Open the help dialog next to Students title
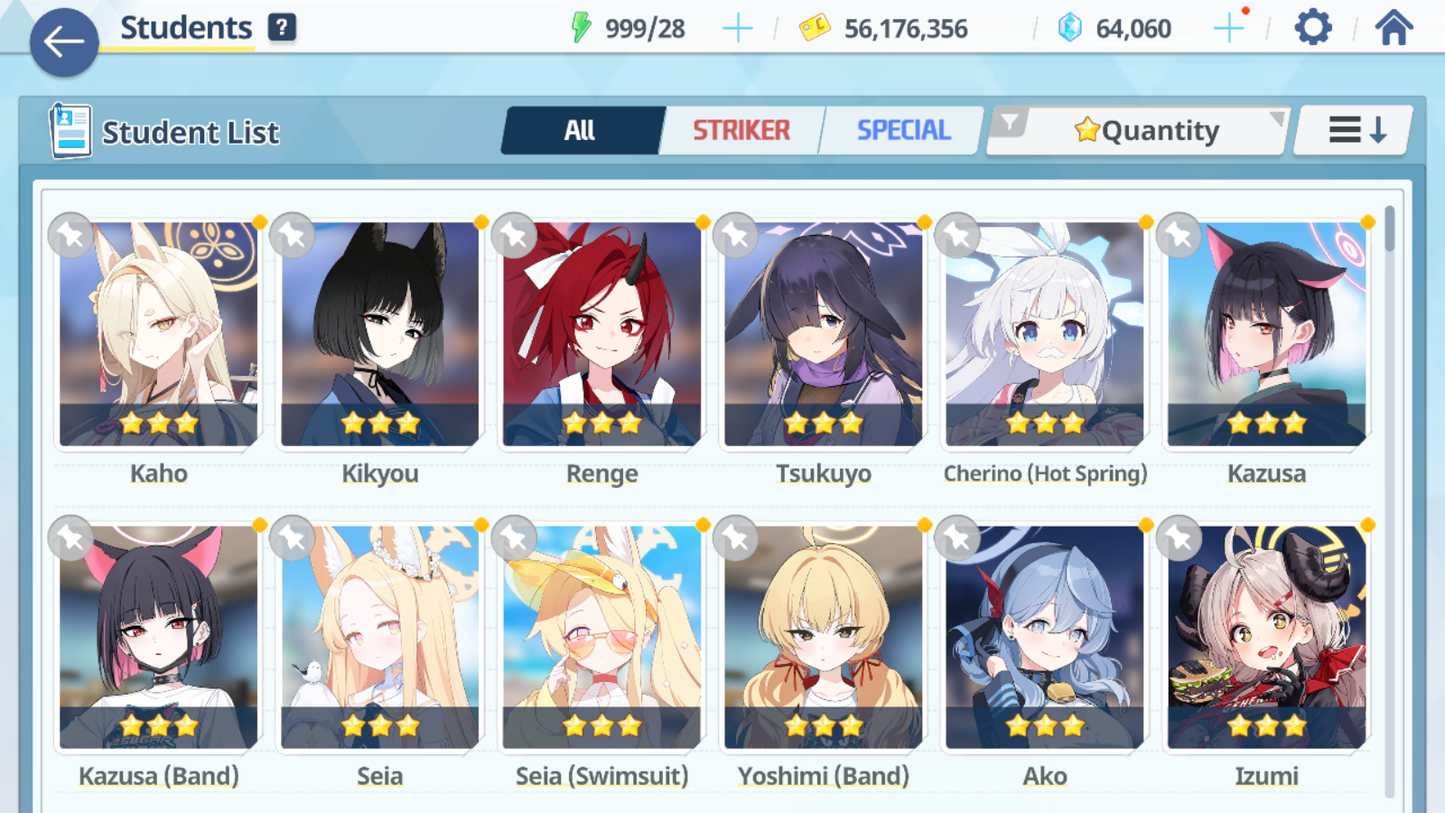 (x=281, y=26)
